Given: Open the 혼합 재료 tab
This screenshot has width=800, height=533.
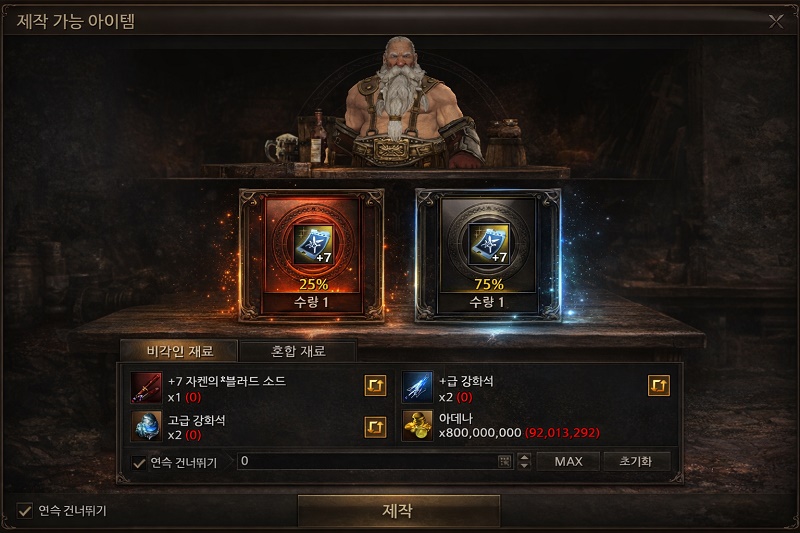Looking at the screenshot, I should [298, 351].
